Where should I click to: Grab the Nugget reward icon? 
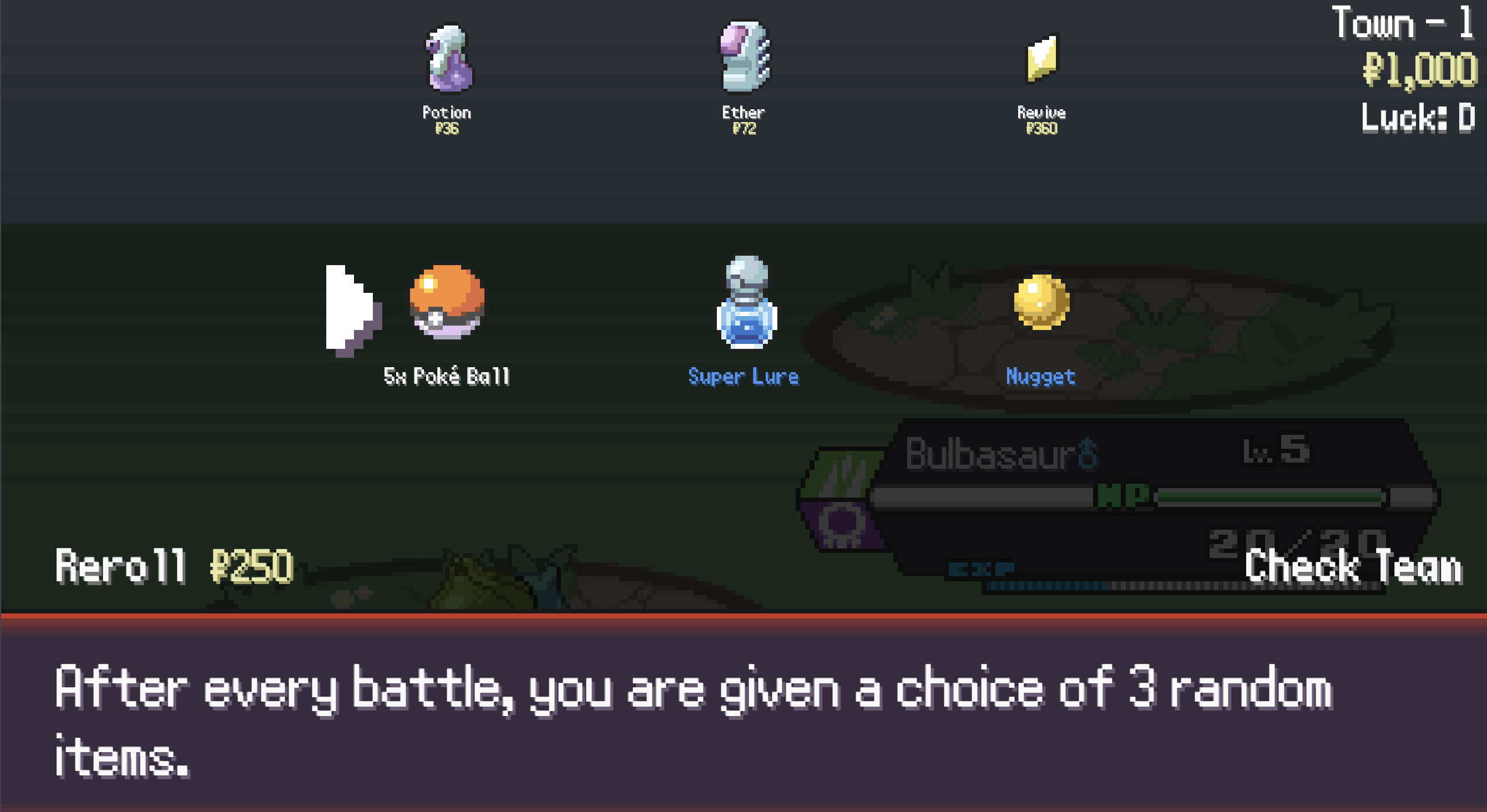(1042, 300)
